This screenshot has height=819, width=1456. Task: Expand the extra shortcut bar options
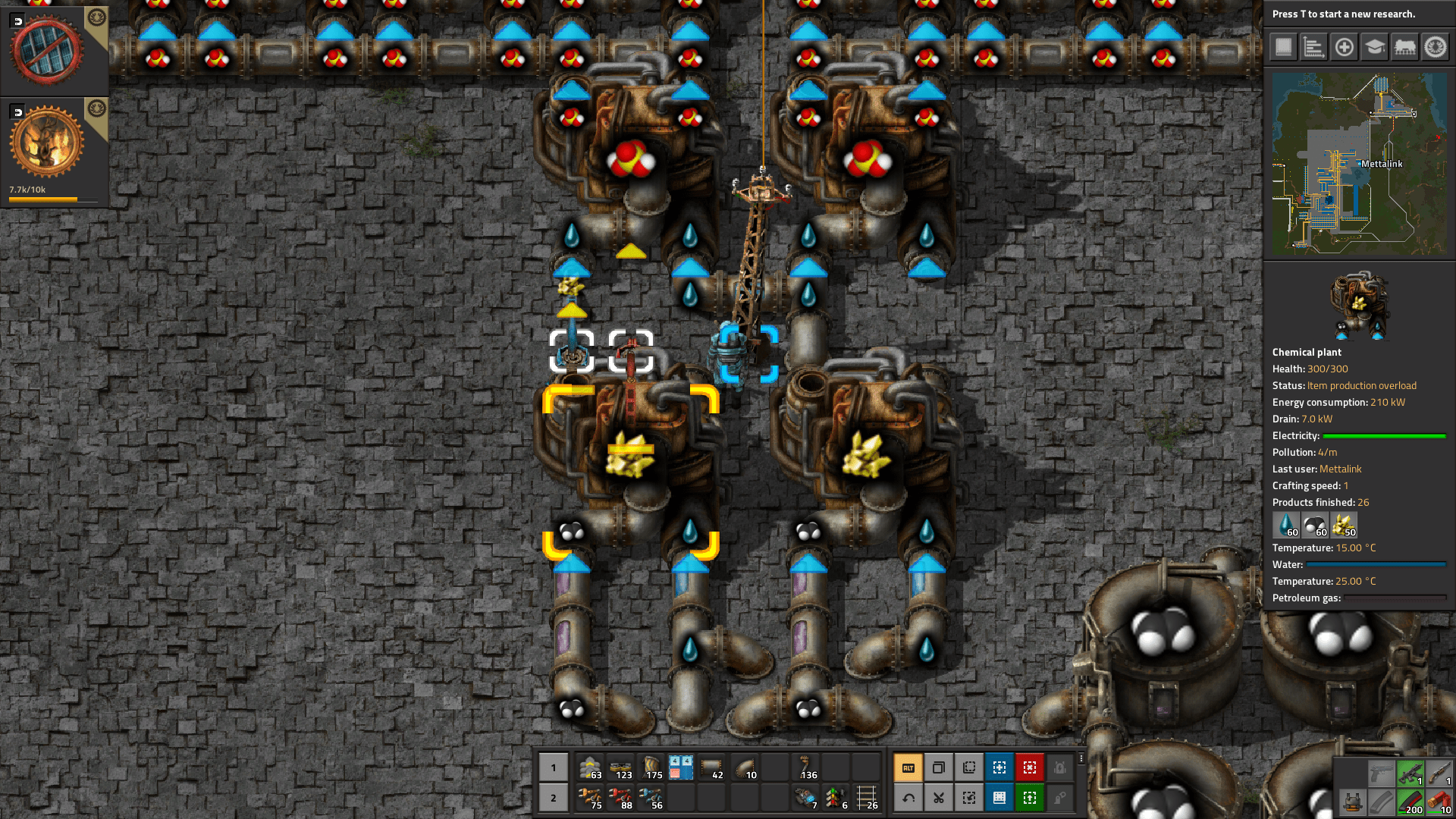point(1081,760)
